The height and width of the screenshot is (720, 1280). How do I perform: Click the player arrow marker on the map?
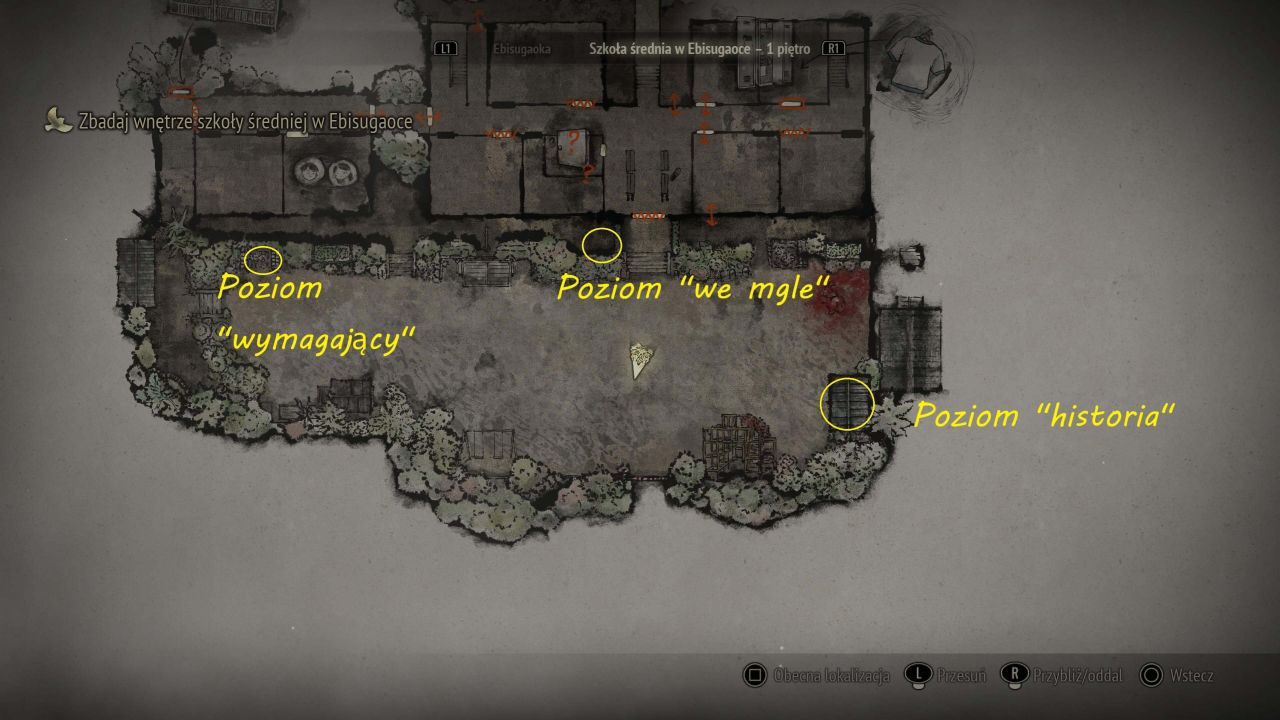[640, 360]
